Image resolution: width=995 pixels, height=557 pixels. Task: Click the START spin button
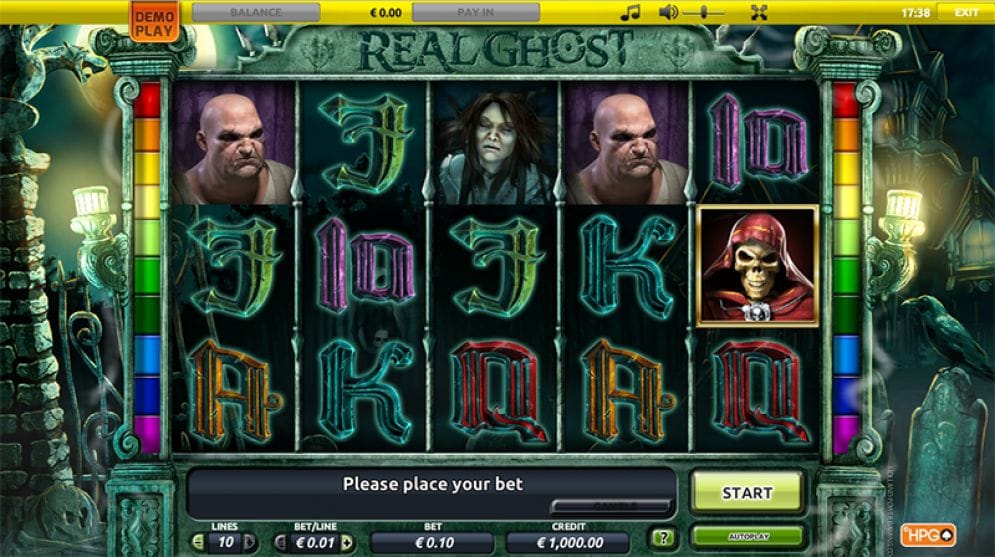[747, 492]
